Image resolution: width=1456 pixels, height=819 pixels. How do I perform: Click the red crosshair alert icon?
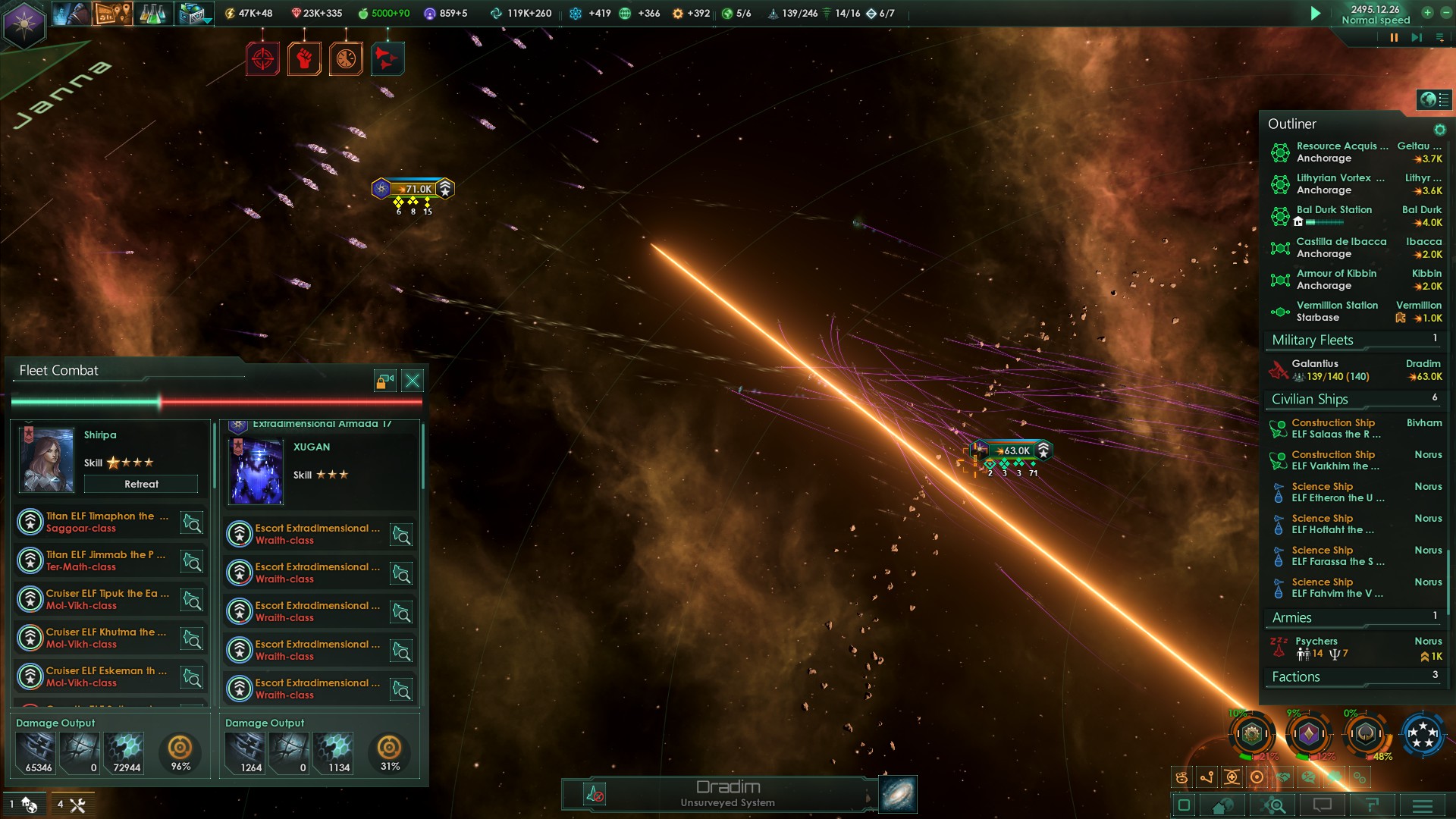point(262,58)
